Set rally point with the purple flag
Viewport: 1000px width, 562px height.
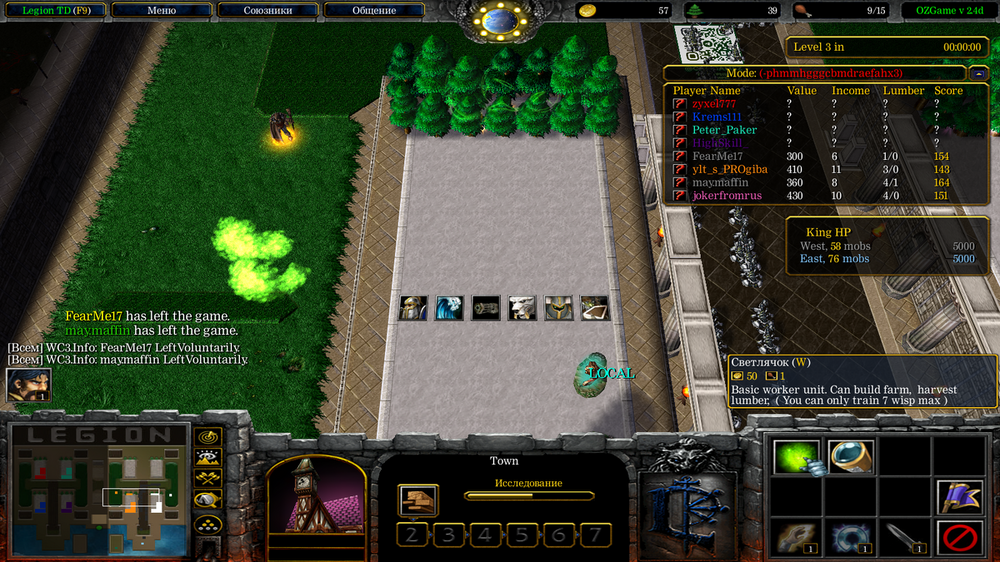coord(959,497)
